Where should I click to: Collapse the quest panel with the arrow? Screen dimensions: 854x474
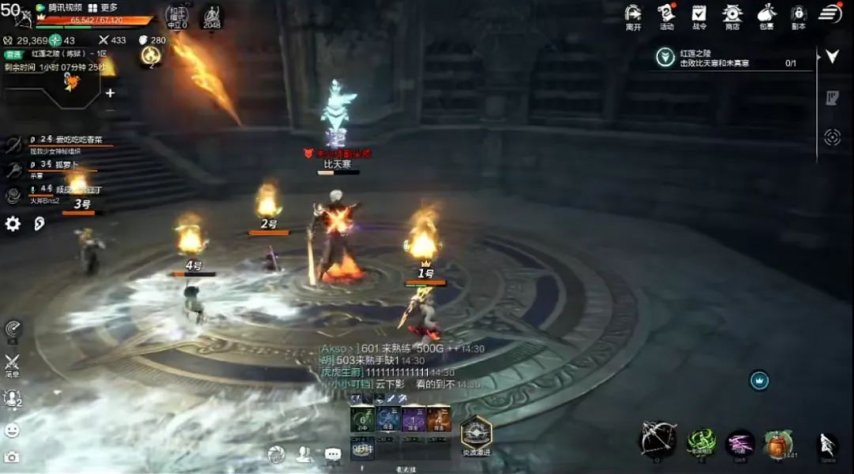tap(831, 57)
